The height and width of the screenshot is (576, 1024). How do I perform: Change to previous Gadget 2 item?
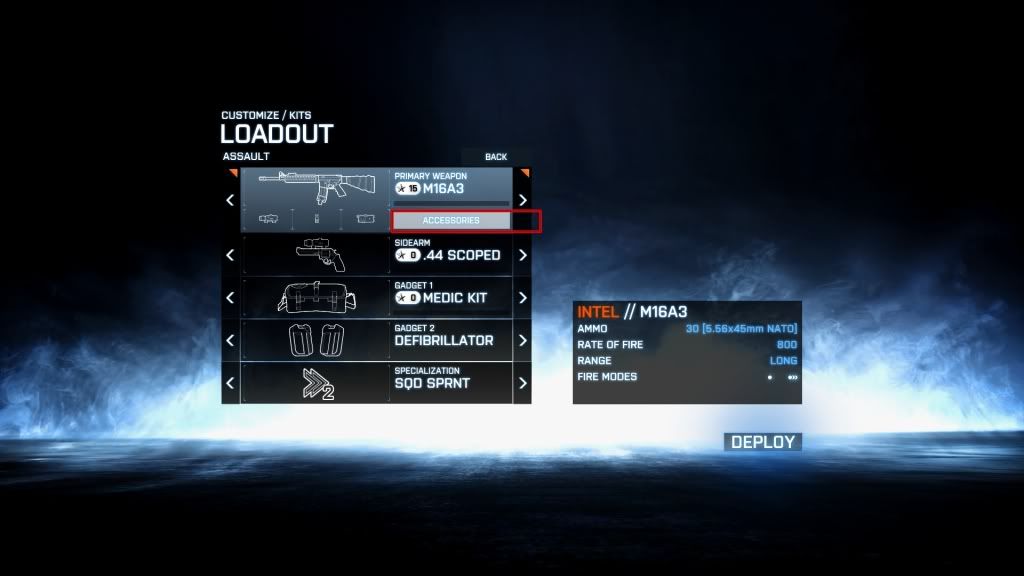tap(230, 340)
